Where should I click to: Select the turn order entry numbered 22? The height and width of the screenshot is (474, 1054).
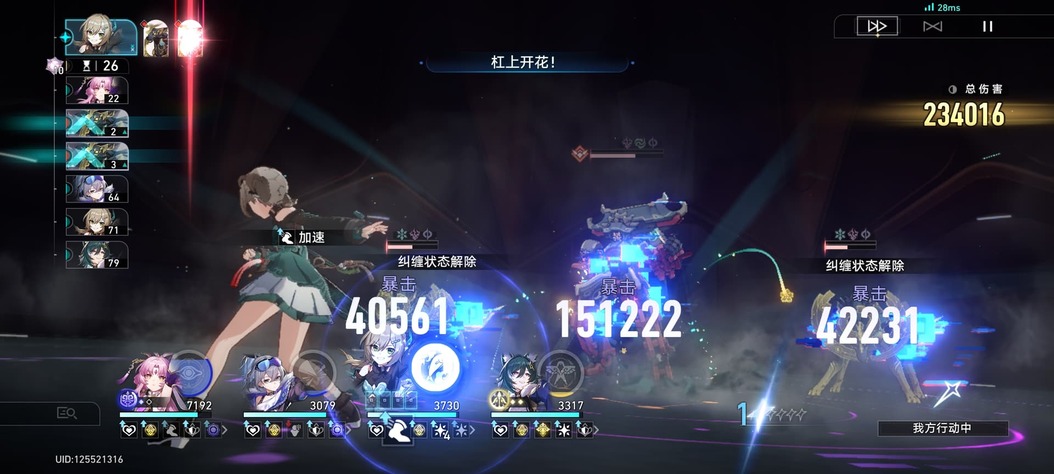tap(97, 91)
